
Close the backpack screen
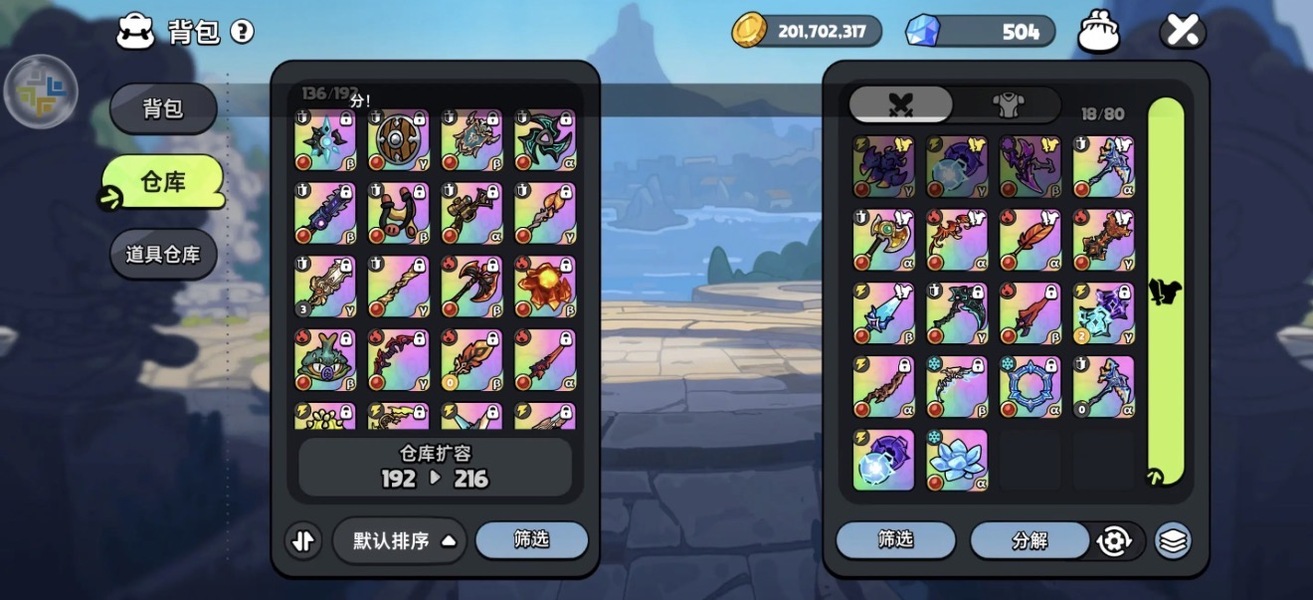(x=1182, y=32)
